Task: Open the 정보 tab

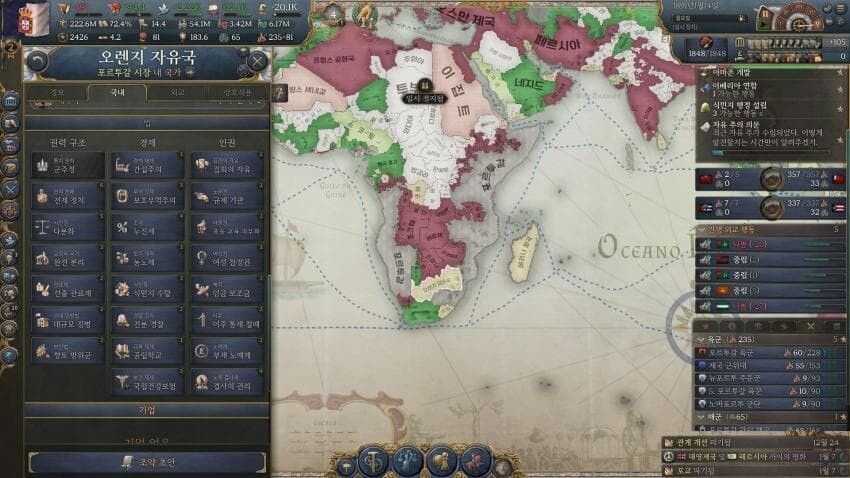Action: coord(57,93)
